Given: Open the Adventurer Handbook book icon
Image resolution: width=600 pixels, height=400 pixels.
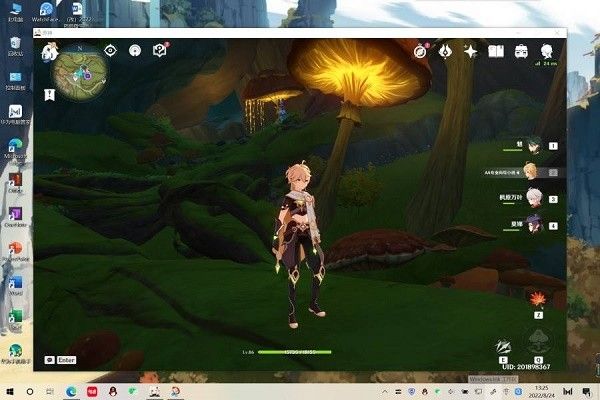Looking at the screenshot, I should coord(496,51).
